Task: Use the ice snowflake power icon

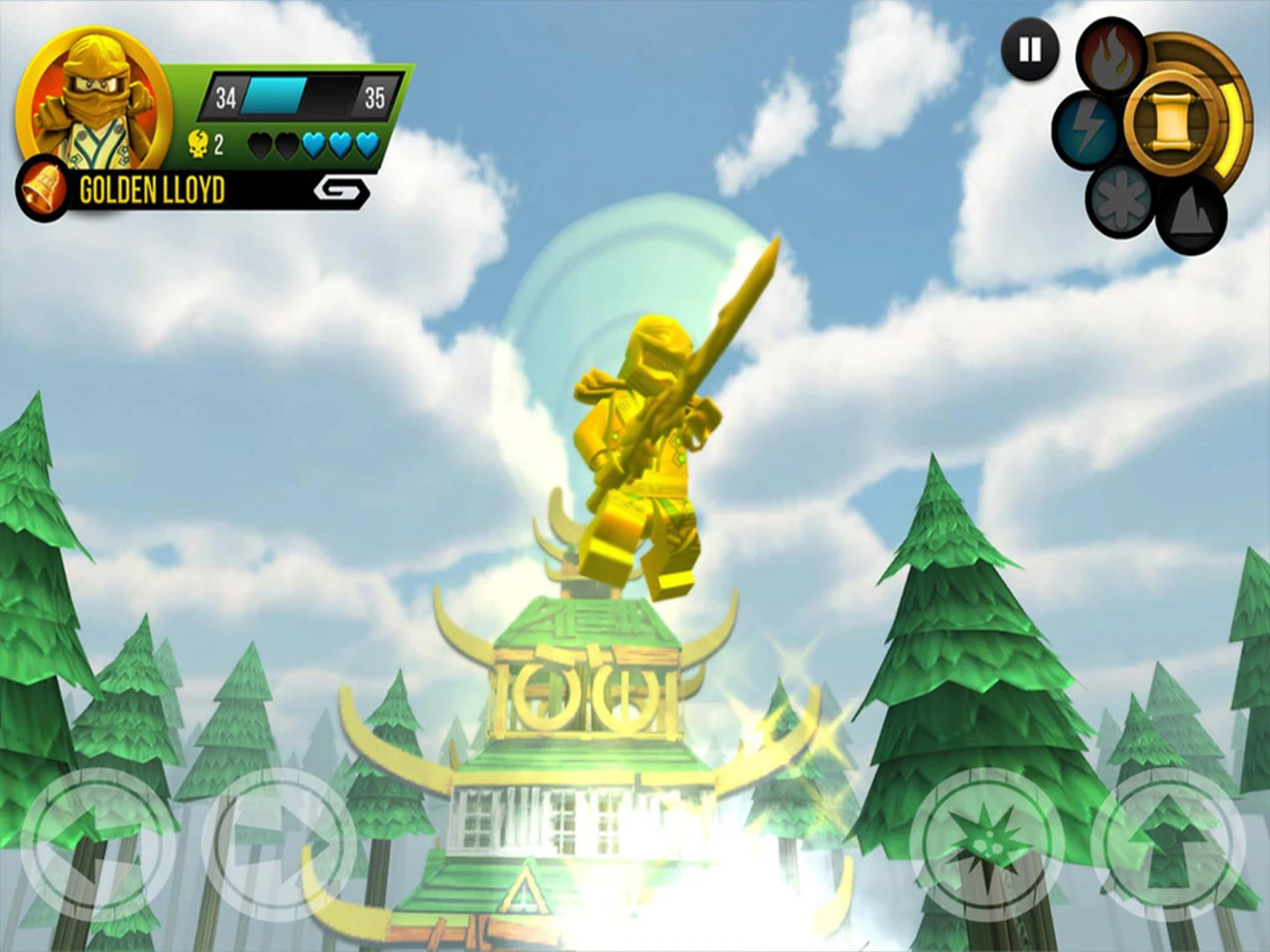Action: 1119,198
